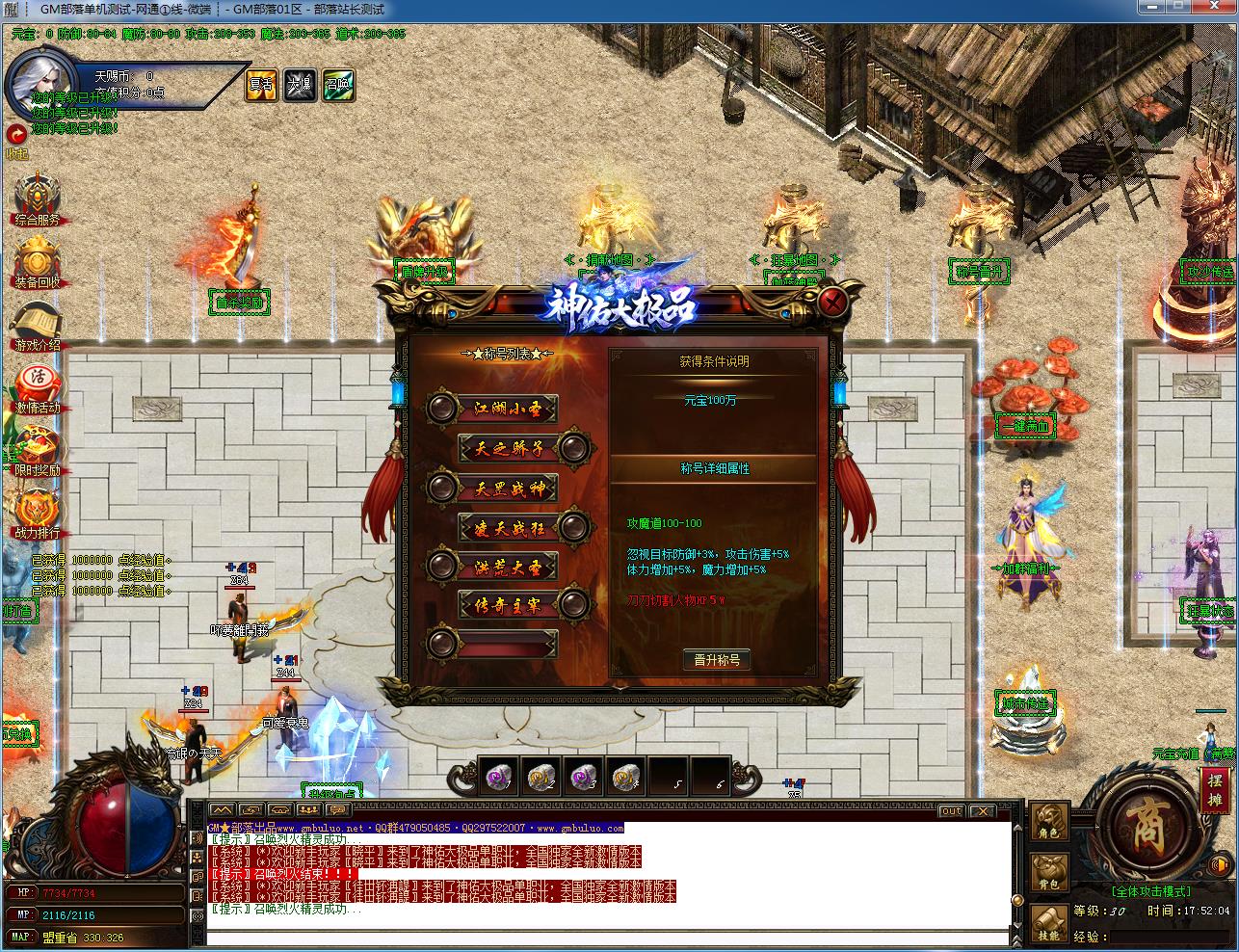Select the 天之骄子 title
The image size is (1239, 952).
[x=509, y=448]
